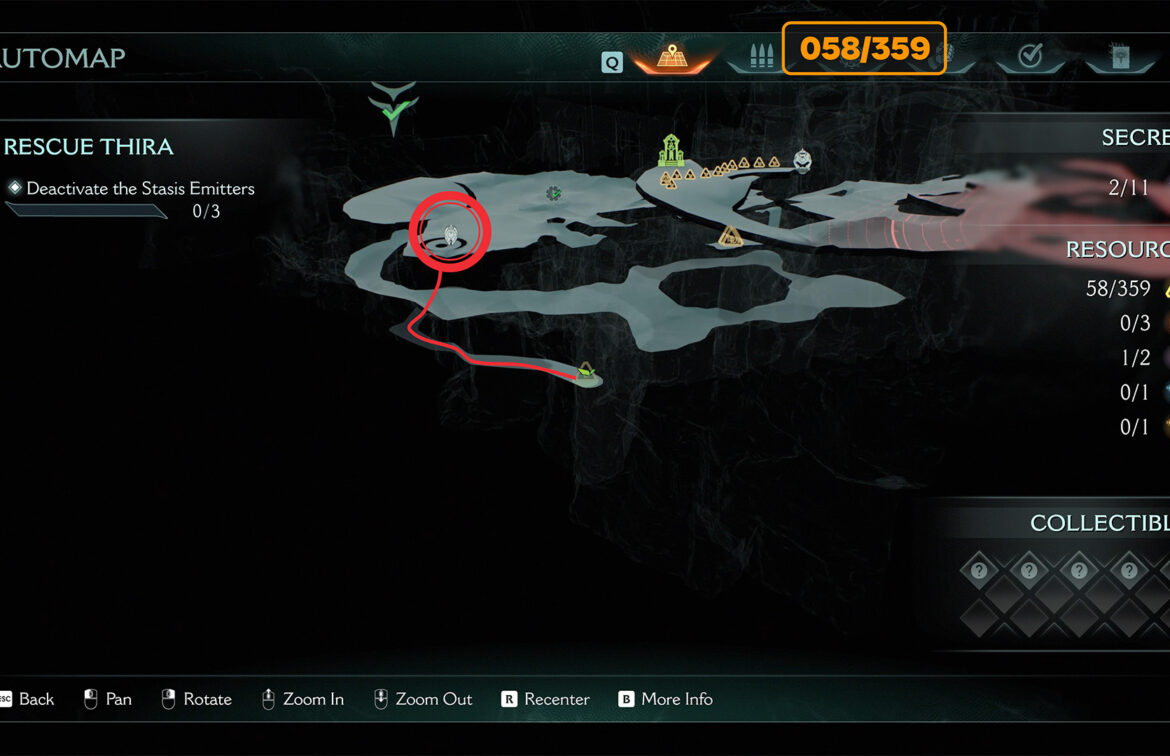Switch to the codex book tab
Image resolution: width=1170 pixels, height=756 pixels.
pyautogui.click(x=1119, y=56)
